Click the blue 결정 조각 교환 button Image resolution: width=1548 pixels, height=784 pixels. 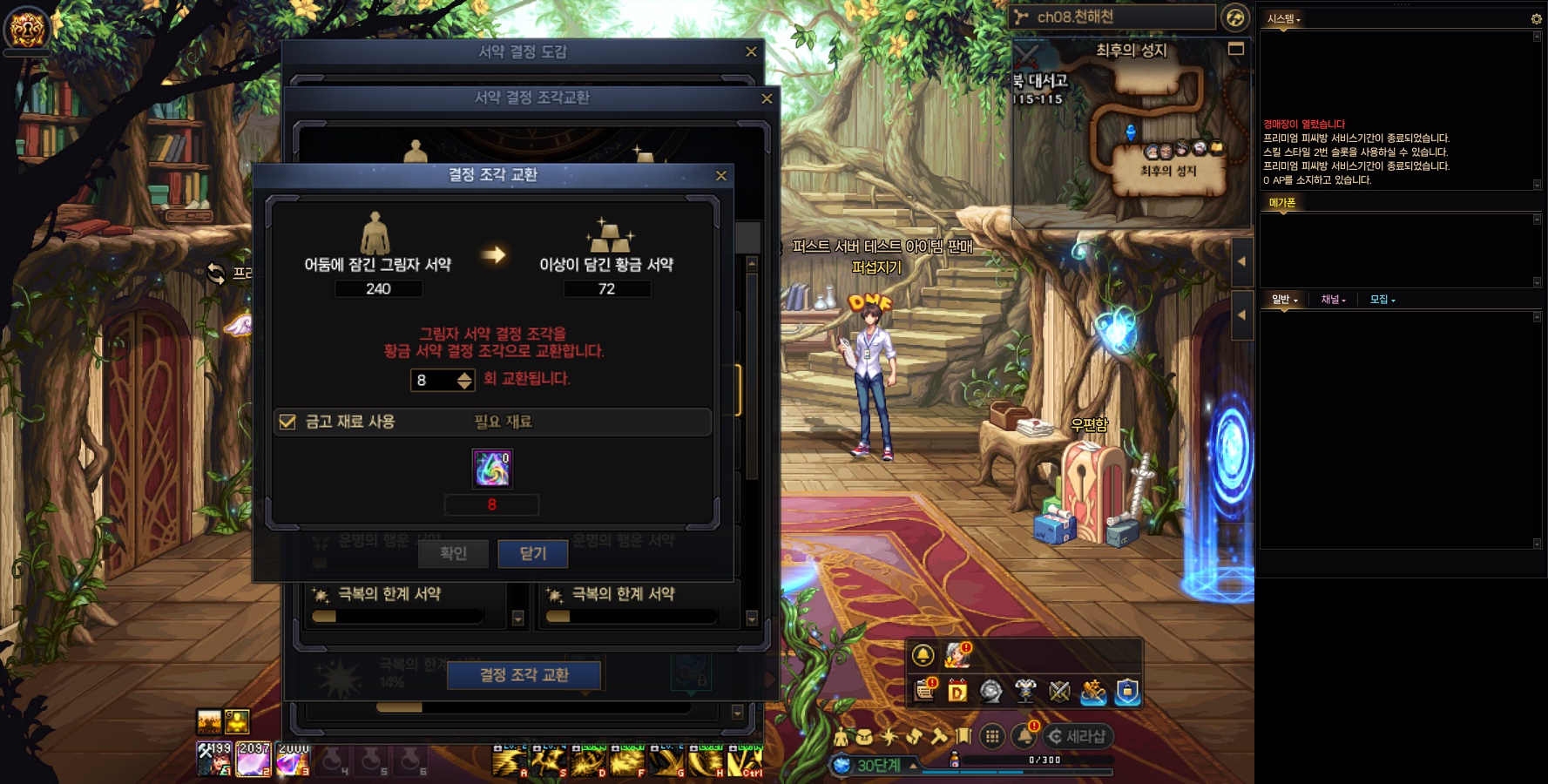[x=524, y=675]
